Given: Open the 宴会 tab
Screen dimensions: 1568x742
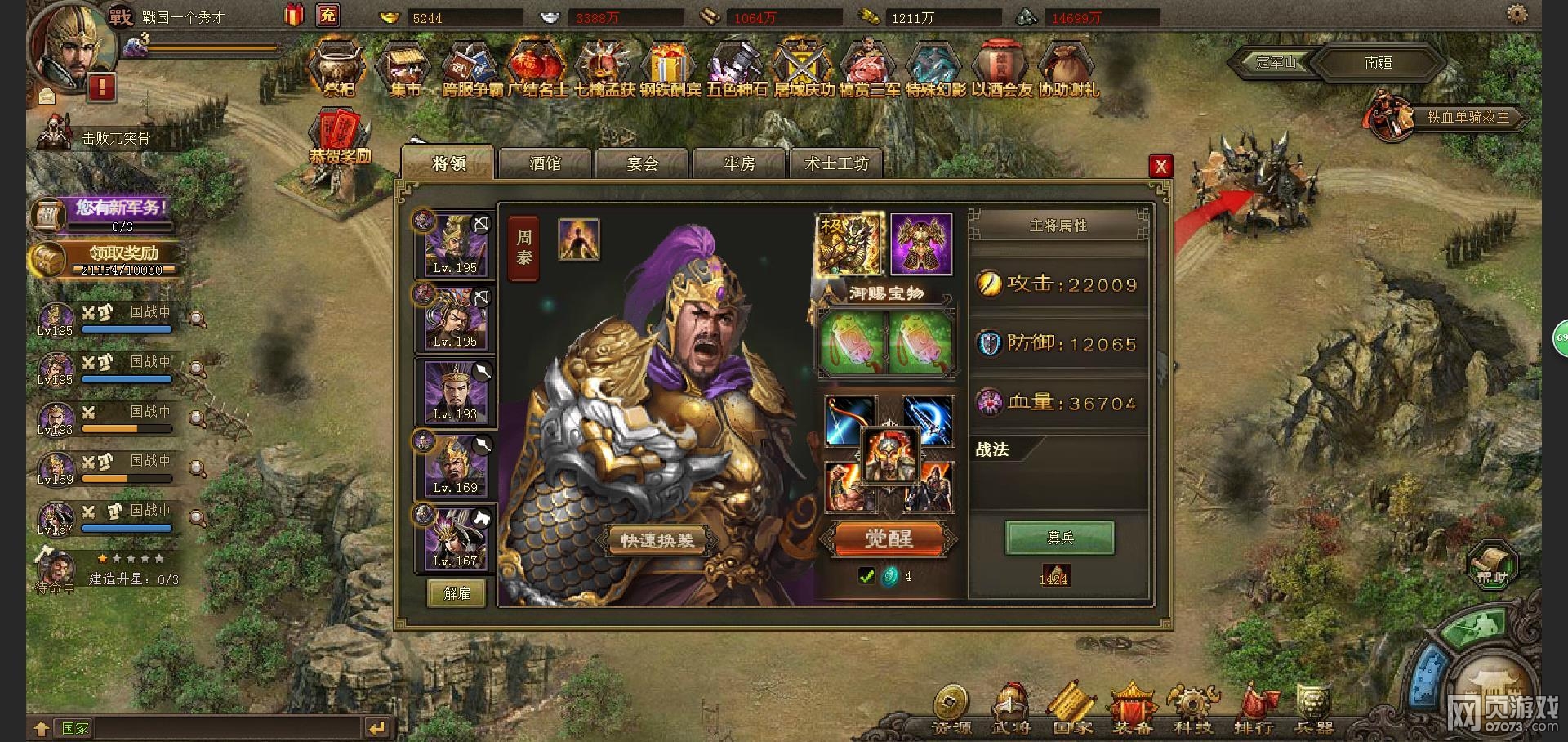Looking at the screenshot, I should (x=642, y=163).
